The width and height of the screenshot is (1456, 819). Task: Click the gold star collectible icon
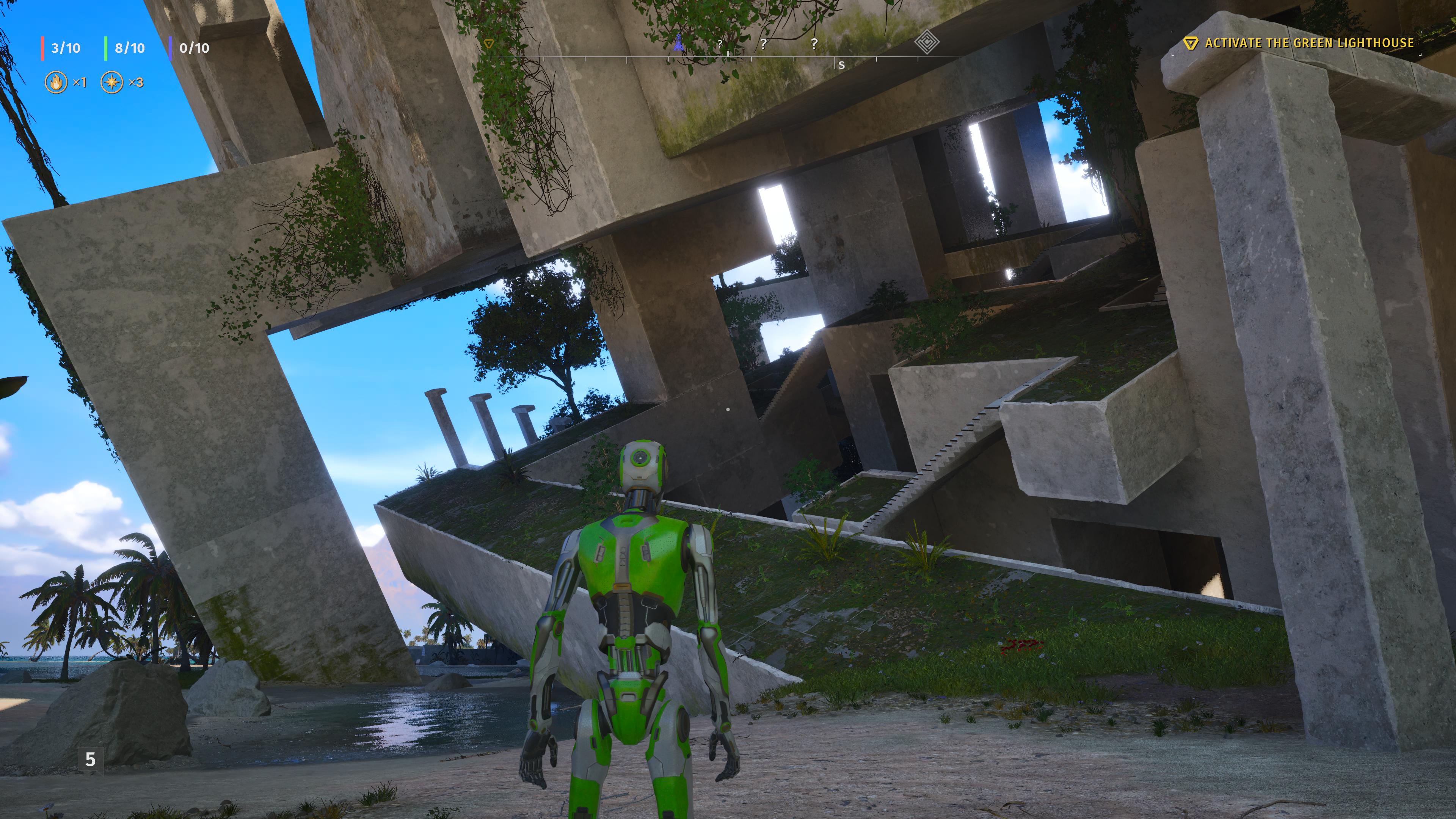click(113, 83)
